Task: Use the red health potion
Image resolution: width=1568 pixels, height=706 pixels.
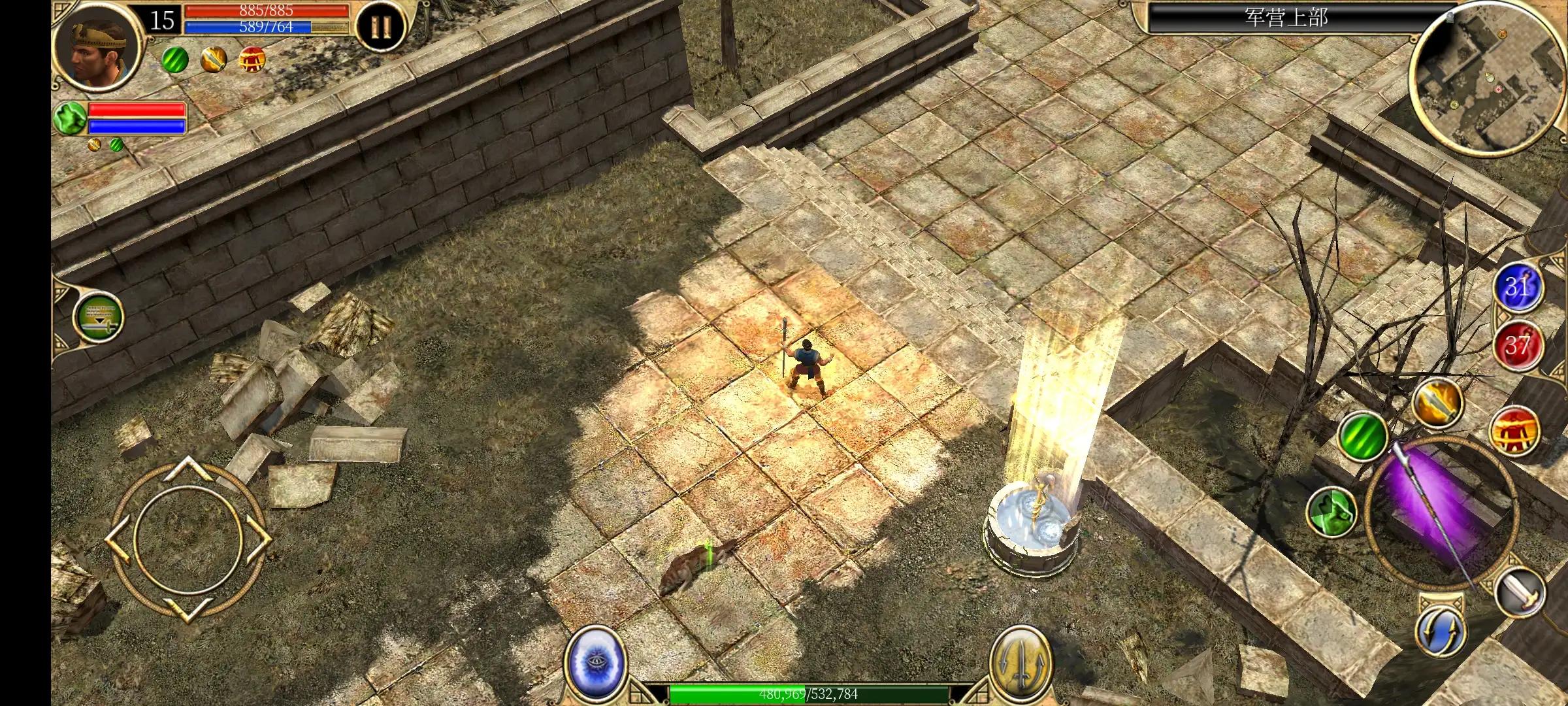Action: point(1518,345)
